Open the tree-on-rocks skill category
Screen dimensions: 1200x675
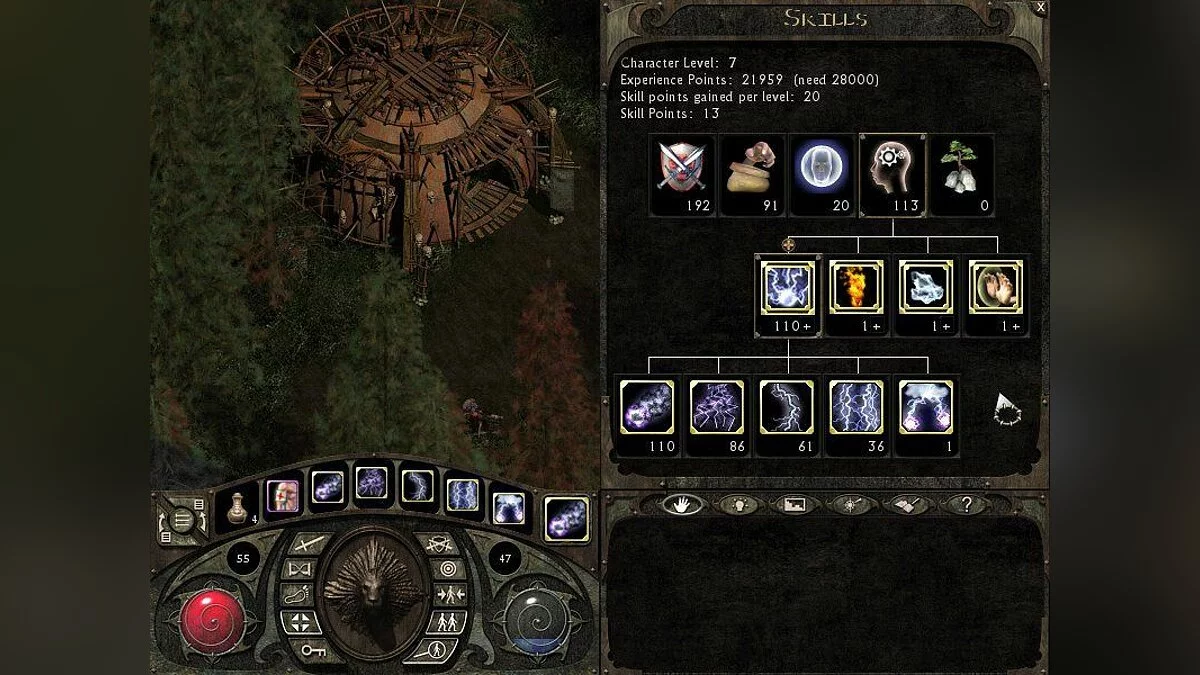(961, 166)
